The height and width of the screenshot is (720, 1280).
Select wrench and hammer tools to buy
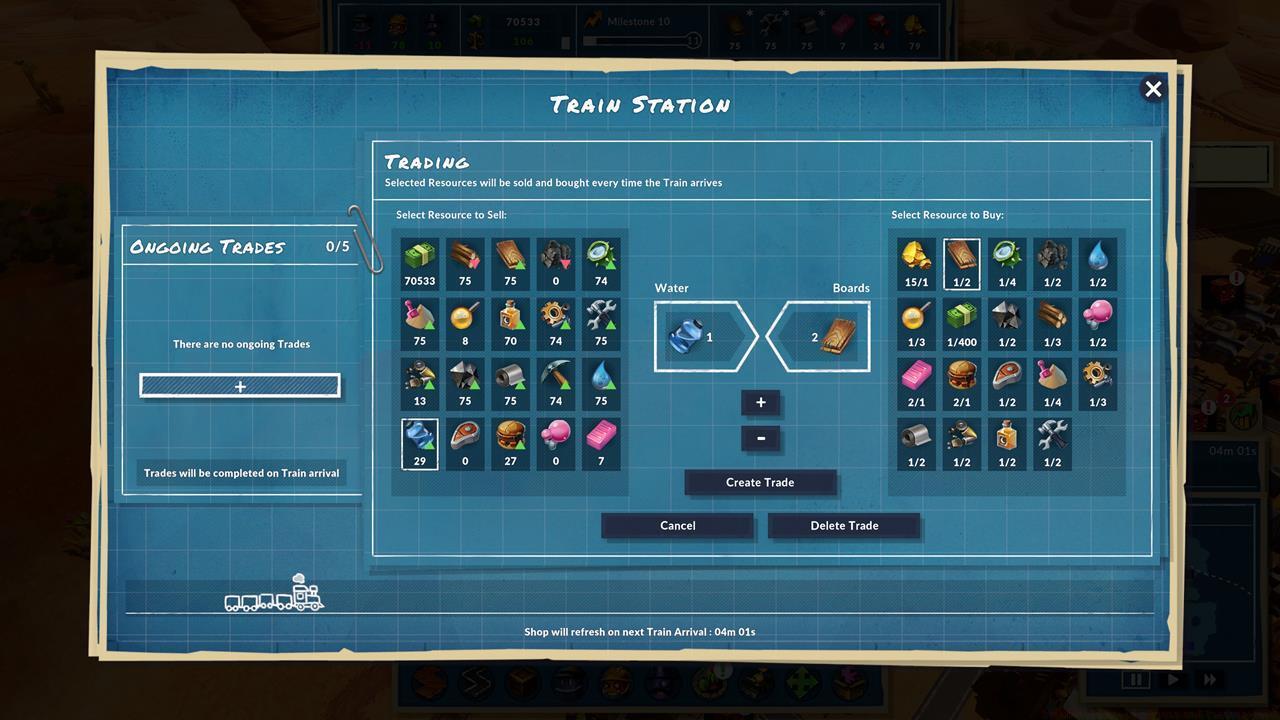(x=1051, y=442)
